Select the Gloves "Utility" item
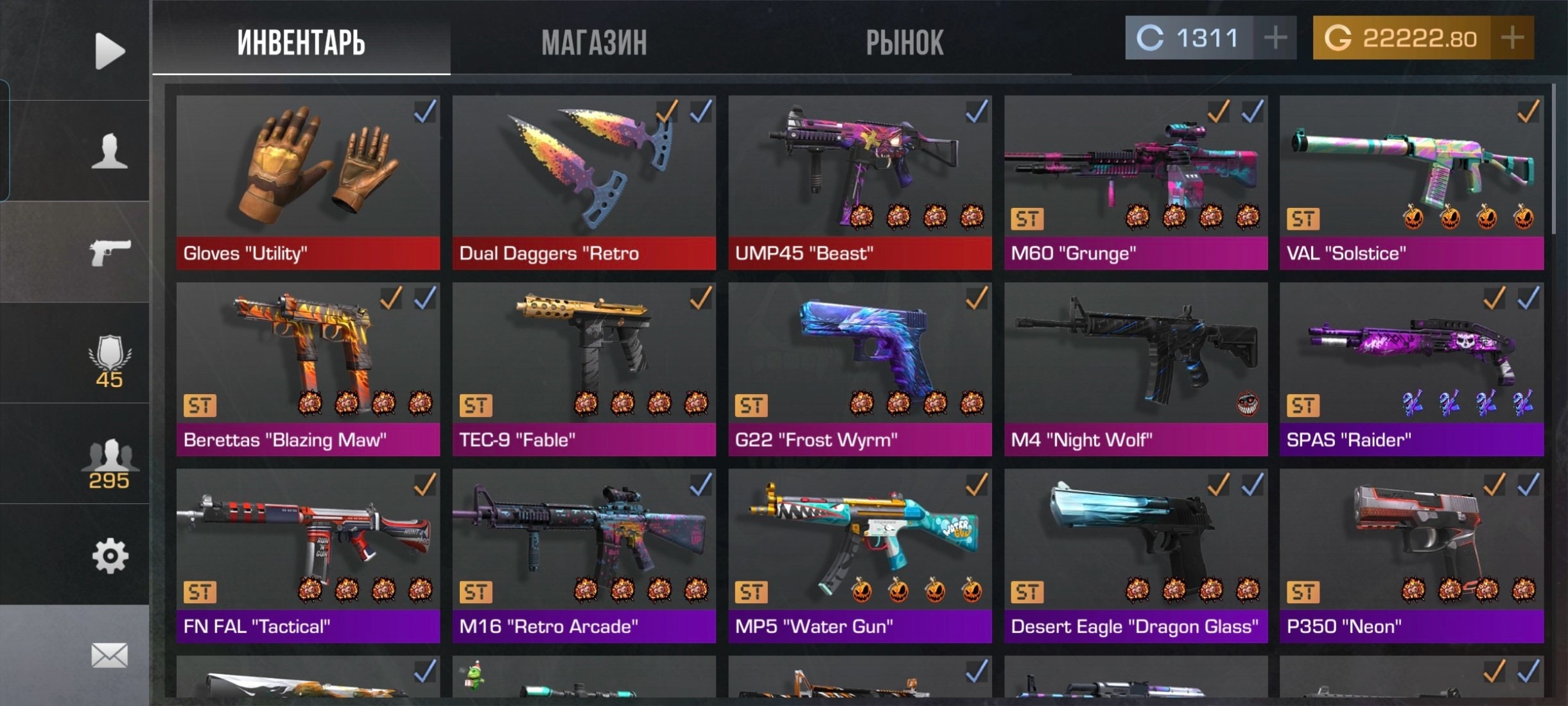 click(x=308, y=182)
